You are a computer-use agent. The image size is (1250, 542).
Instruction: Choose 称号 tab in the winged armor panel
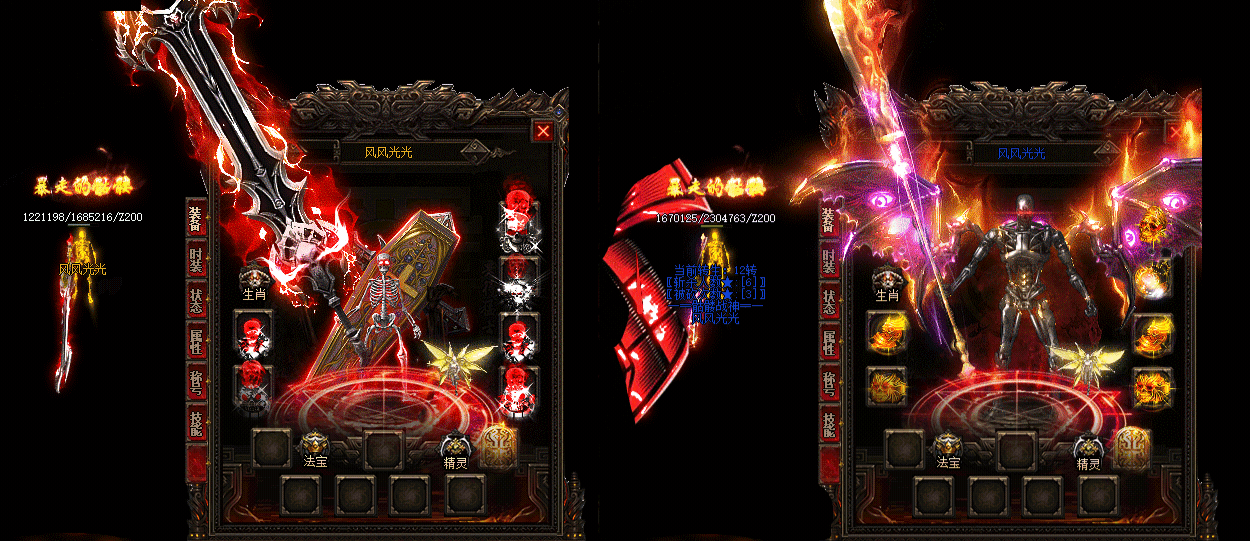[829, 384]
